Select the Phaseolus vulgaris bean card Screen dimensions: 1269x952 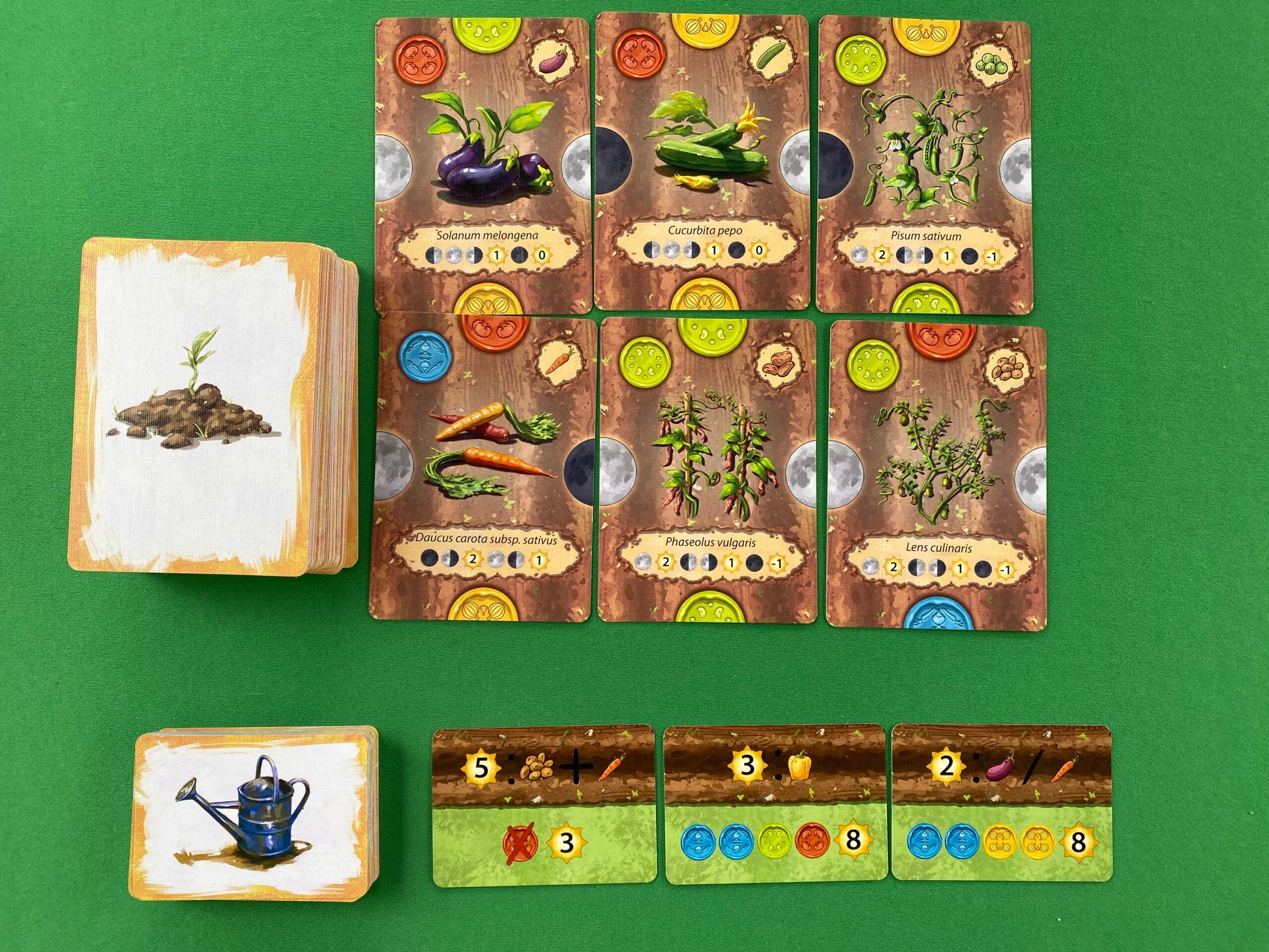pos(707,469)
